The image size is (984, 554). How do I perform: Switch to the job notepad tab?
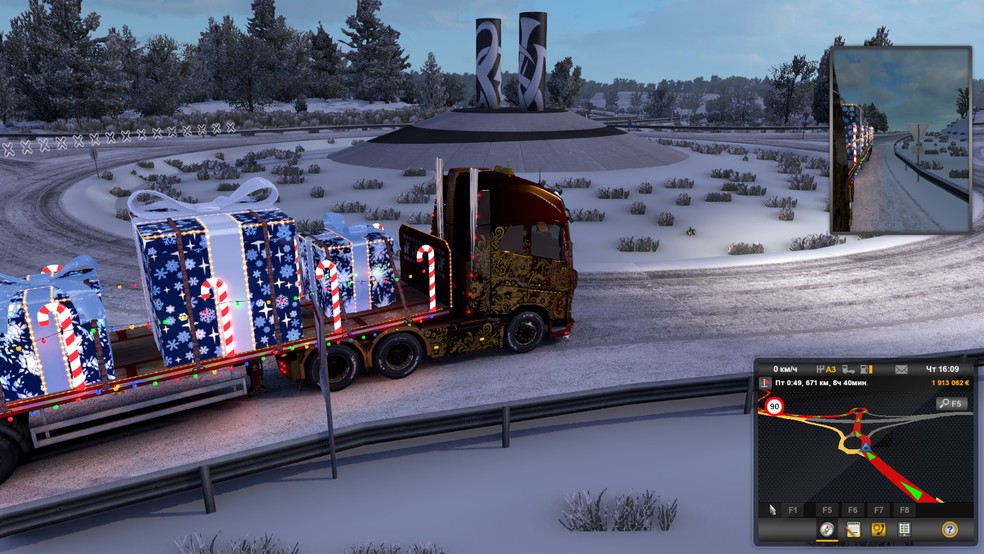(853, 529)
